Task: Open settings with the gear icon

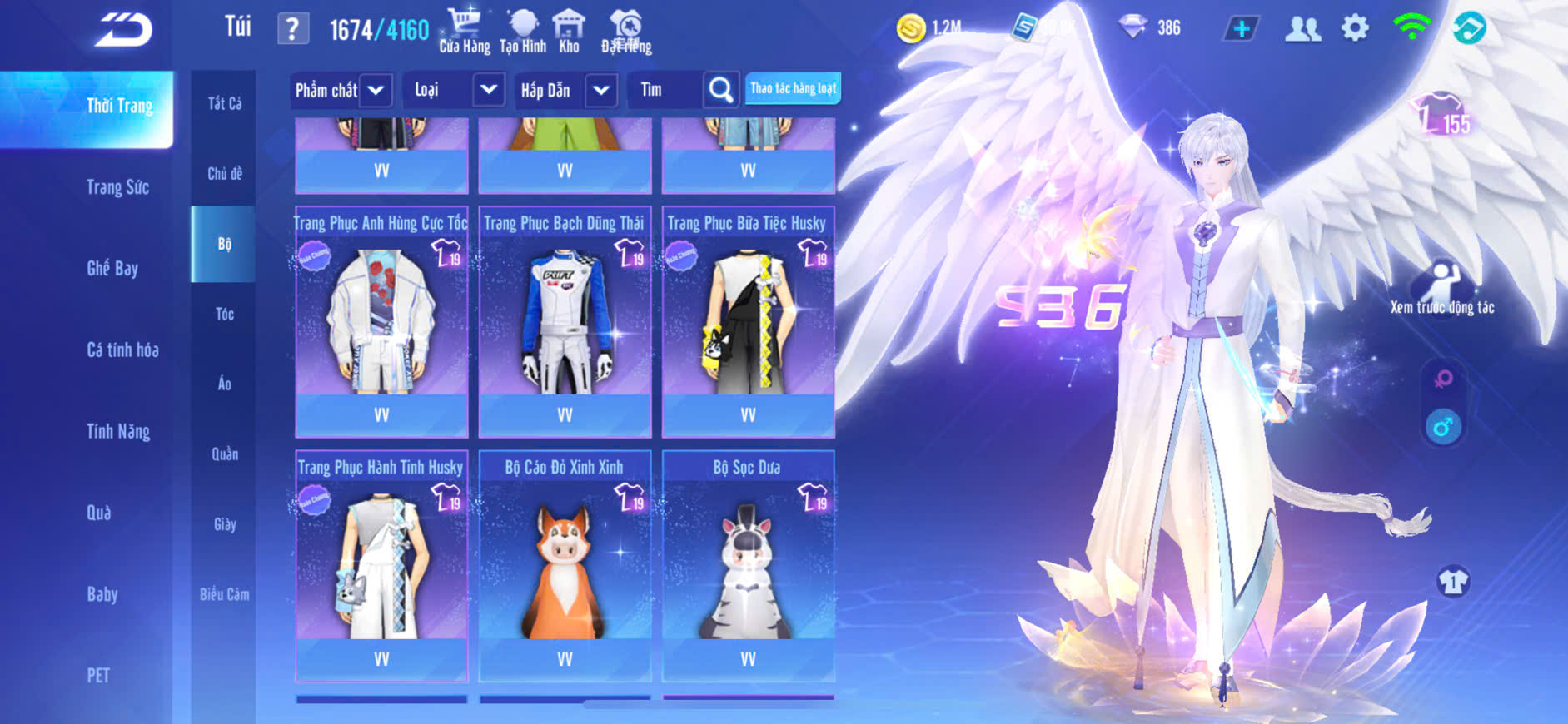Action: (x=1355, y=28)
